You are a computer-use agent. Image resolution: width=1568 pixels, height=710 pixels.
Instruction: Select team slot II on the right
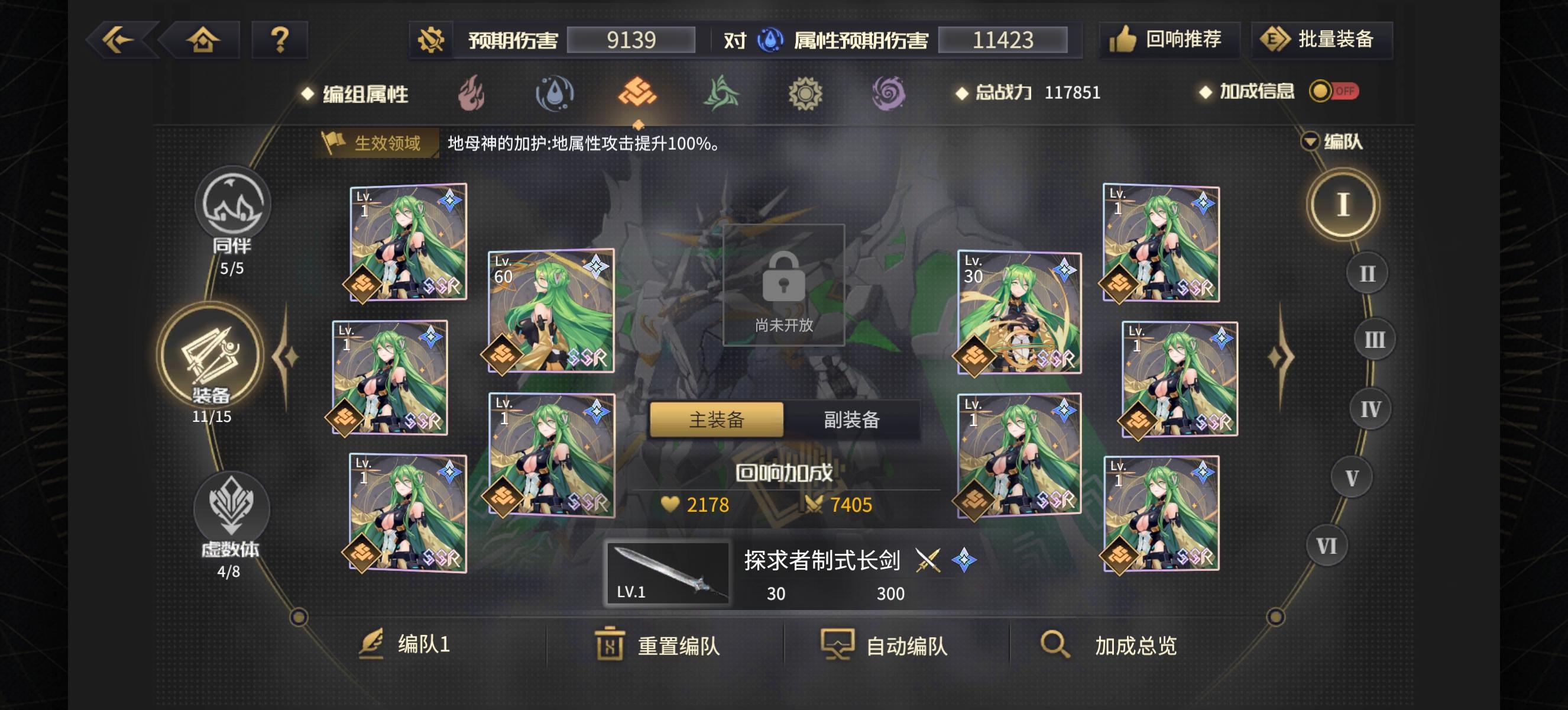pyautogui.click(x=1367, y=274)
